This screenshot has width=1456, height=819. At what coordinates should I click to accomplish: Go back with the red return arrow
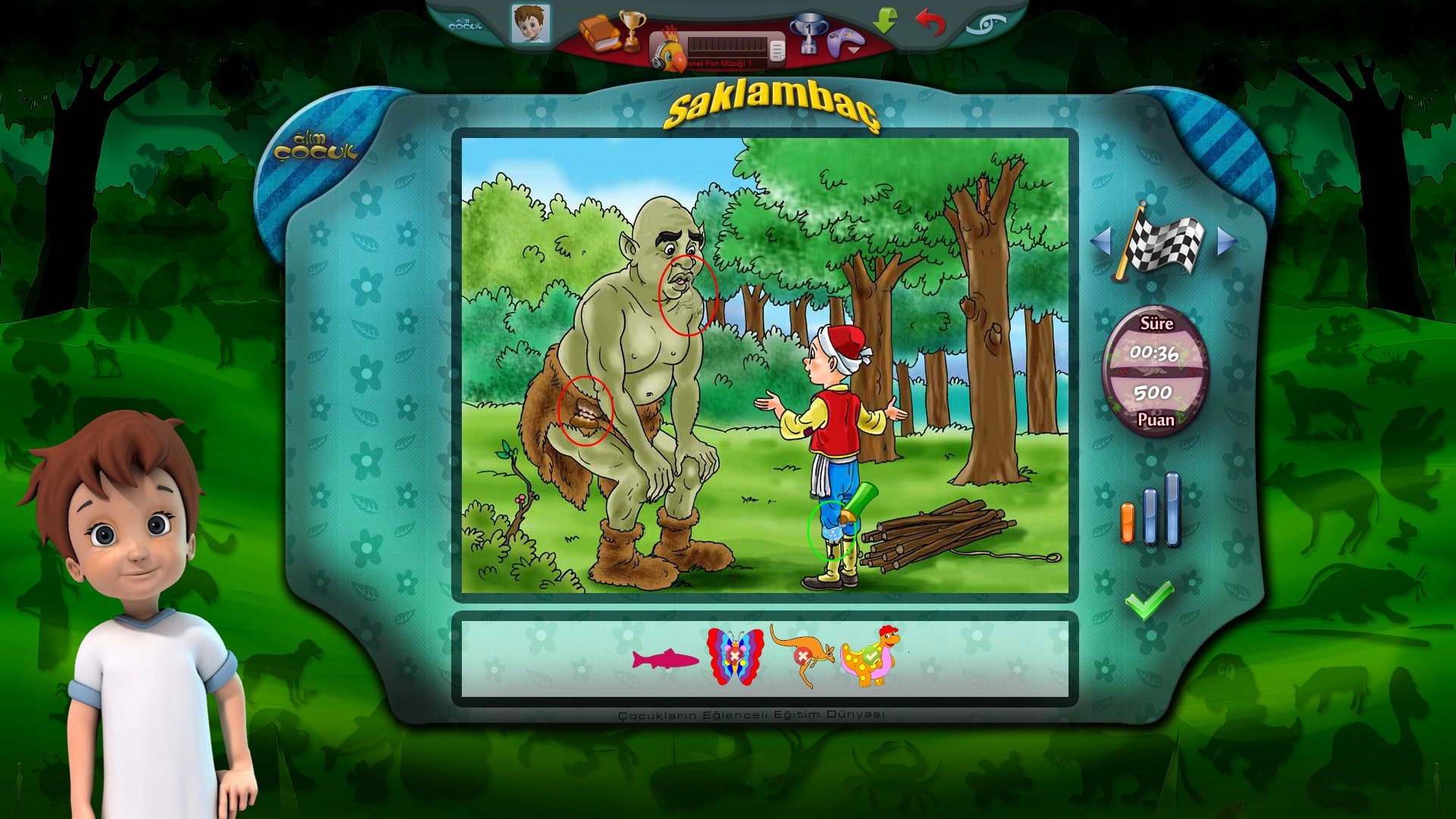[x=930, y=22]
